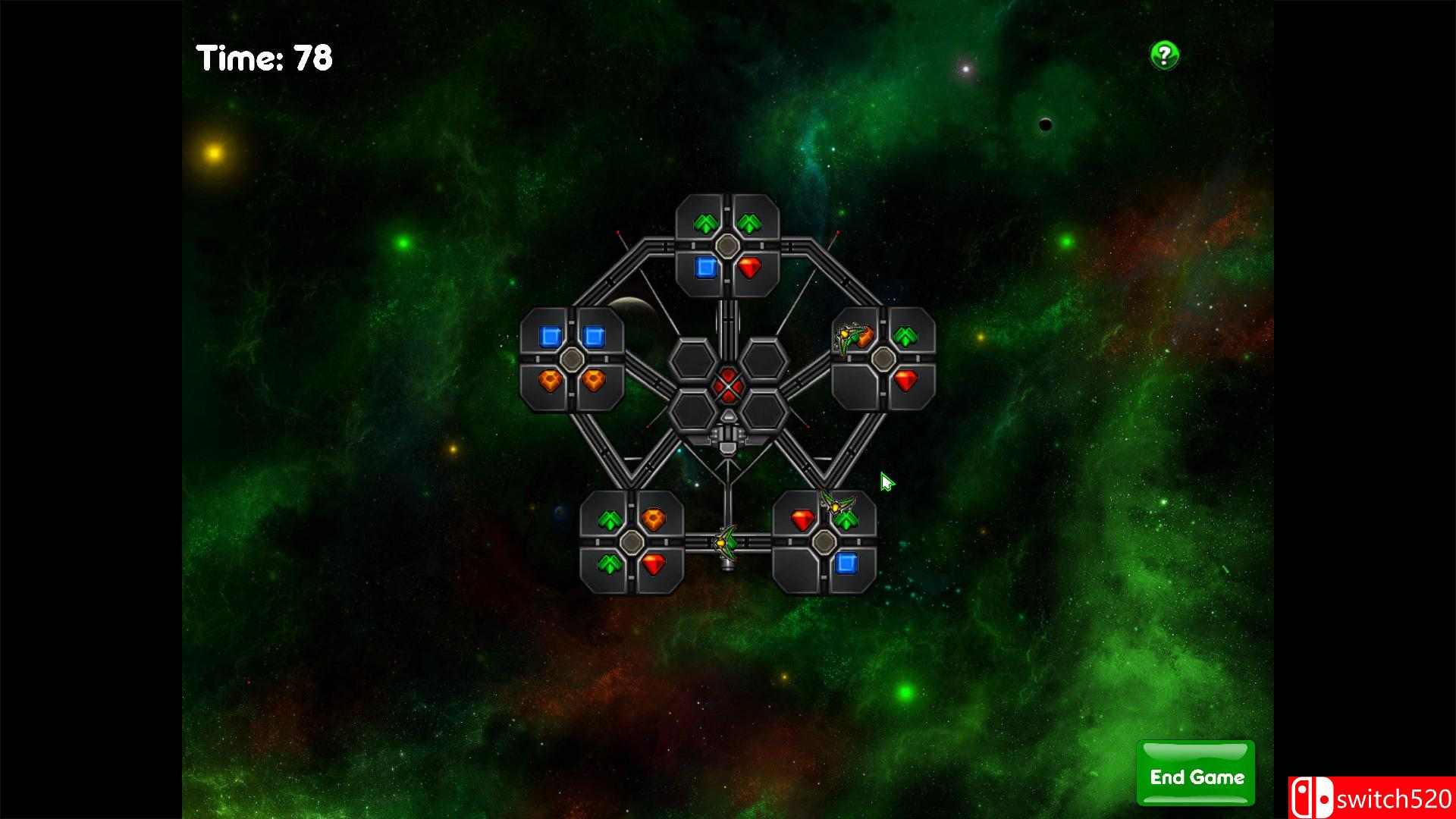This screenshot has height=819, width=1456.
Task: Click the Time: 78 counter display
Action: pyautogui.click(x=265, y=57)
